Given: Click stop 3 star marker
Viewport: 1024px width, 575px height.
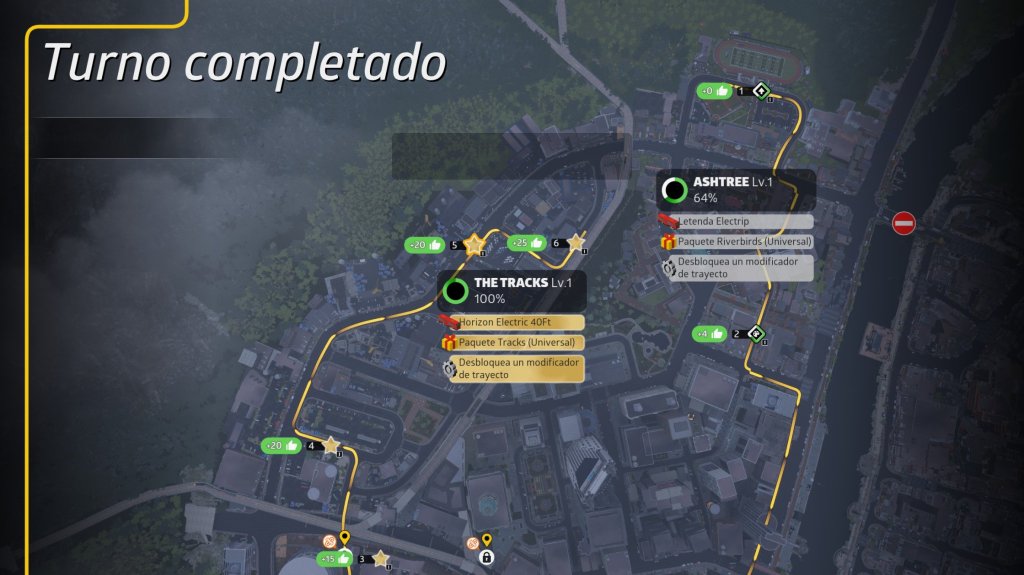Looking at the screenshot, I should 380,558.
